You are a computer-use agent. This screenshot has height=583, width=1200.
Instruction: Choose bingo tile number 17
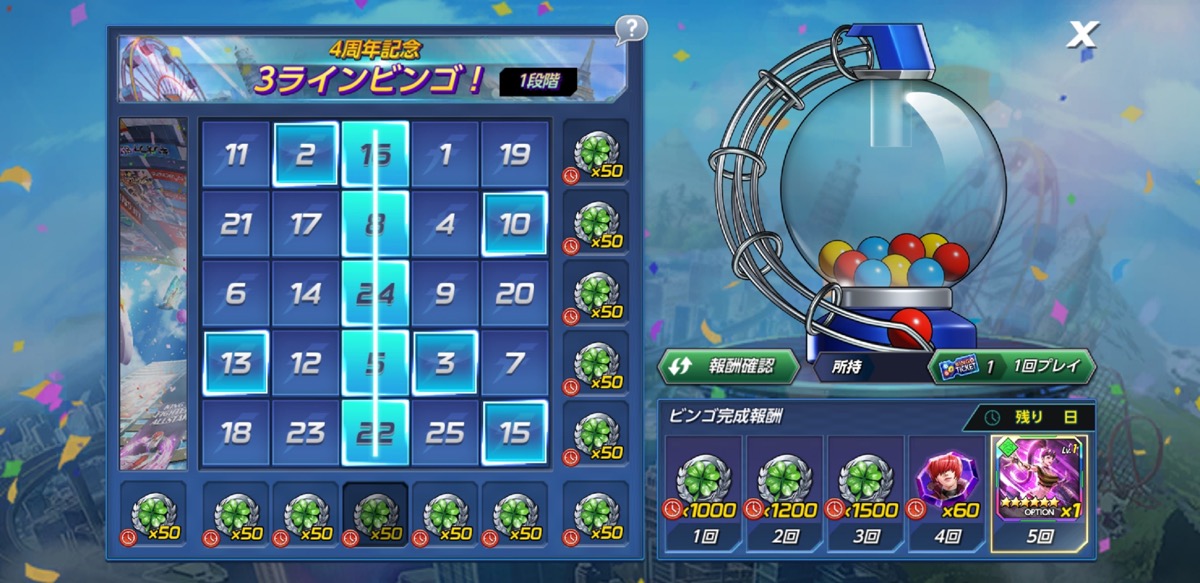pyautogui.click(x=305, y=224)
